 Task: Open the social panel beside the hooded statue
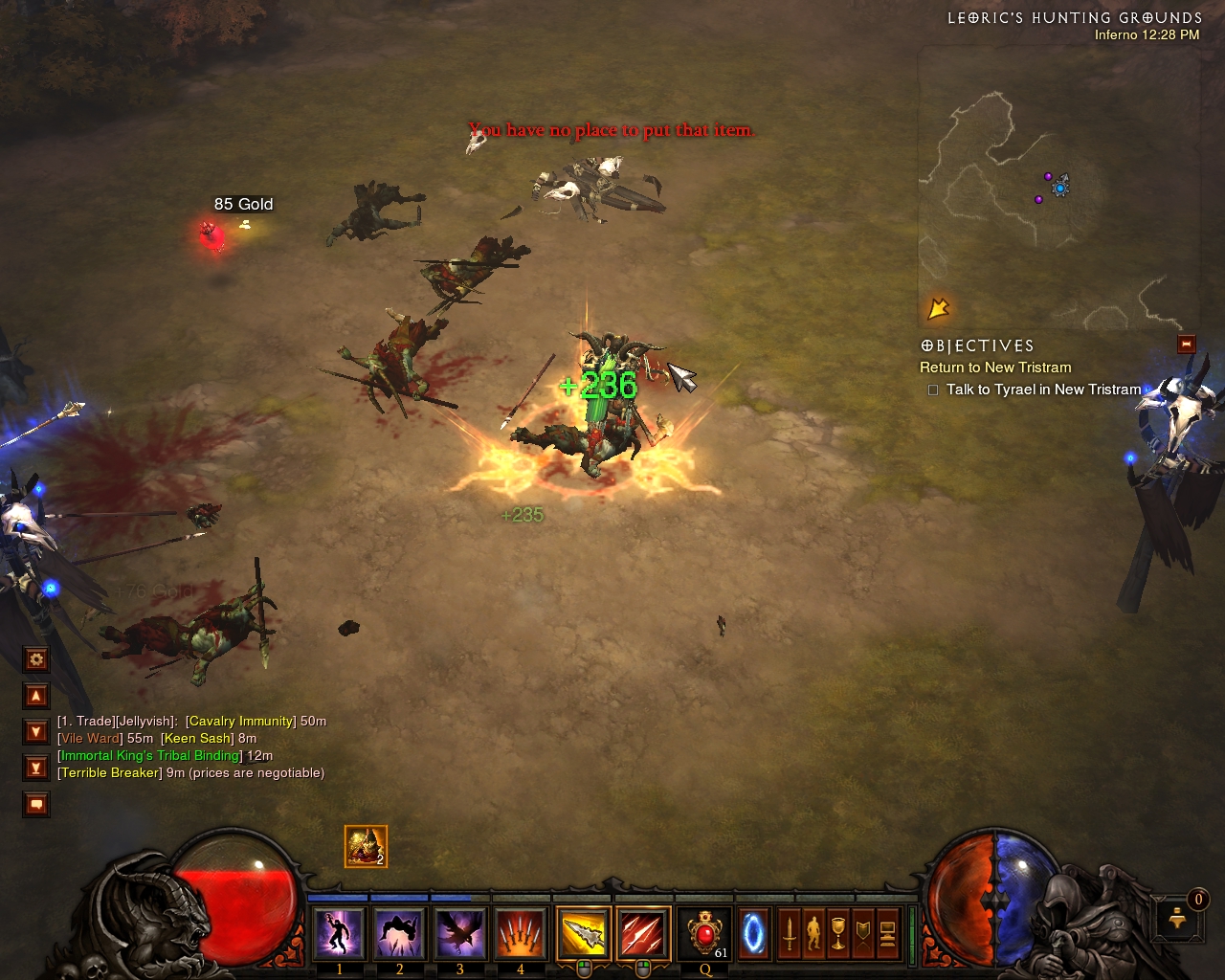pyautogui.click(x=1177, y=919)
